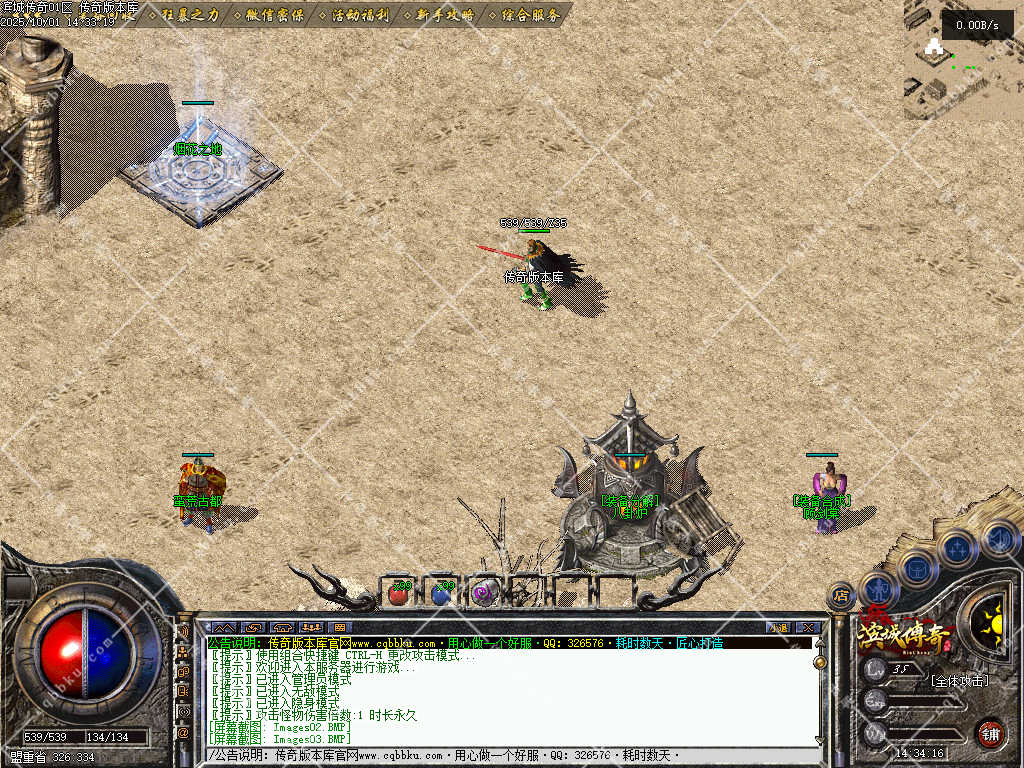Image resolution: width=1024 pixels, height=768 pixels.
Task: Toggle the 全体攻击 attack mode label
Action: [959, 681]
